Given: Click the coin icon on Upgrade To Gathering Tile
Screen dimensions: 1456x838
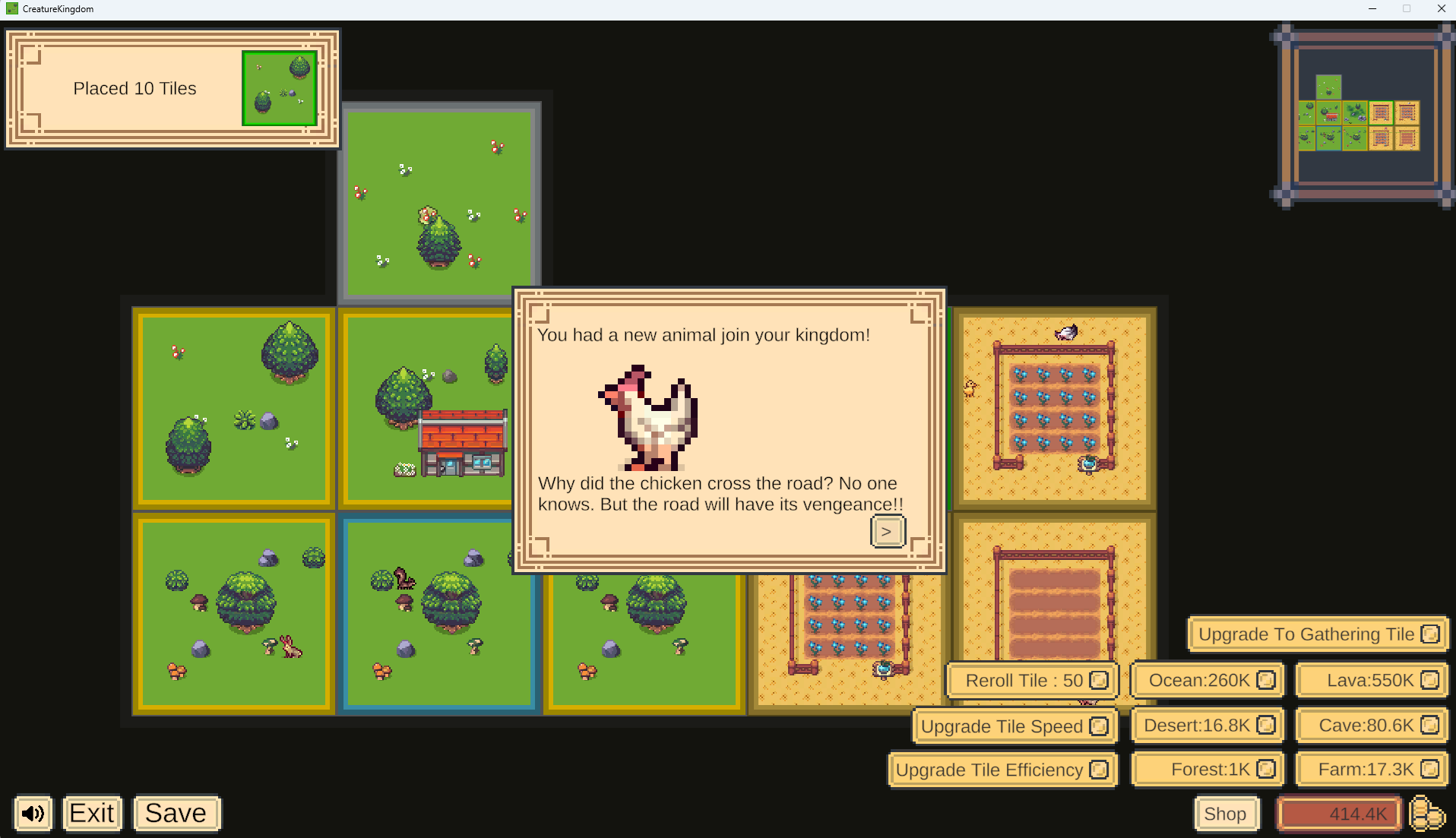Looking at the screenshot, I should click(x=1432, y=634).
